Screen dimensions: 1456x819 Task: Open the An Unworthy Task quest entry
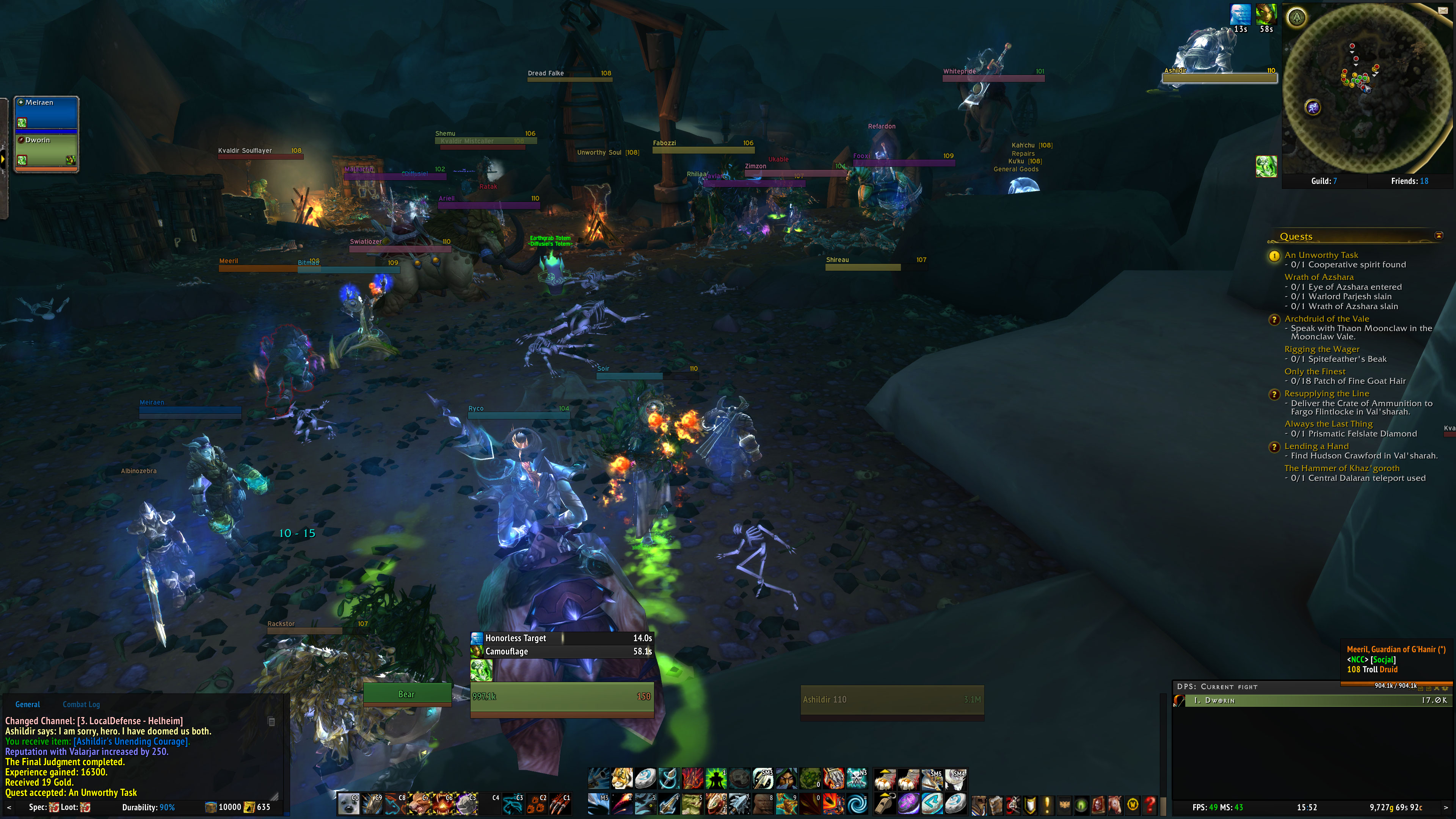[x=1321, y=255]
